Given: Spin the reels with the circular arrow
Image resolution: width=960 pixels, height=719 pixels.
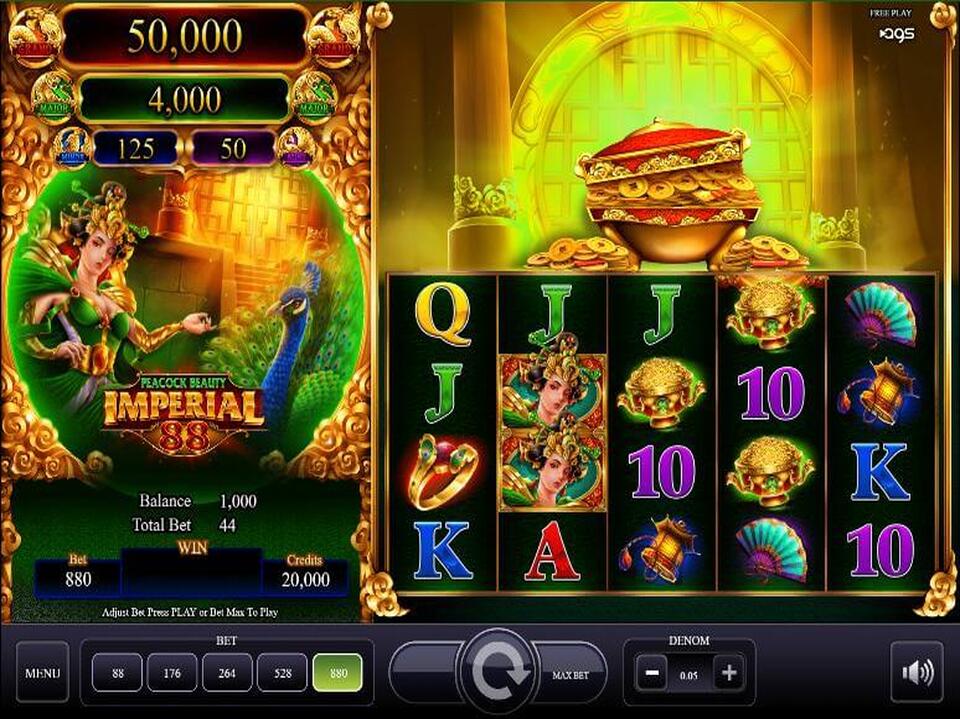Looking at the screenshot, I should click(497, 672).
